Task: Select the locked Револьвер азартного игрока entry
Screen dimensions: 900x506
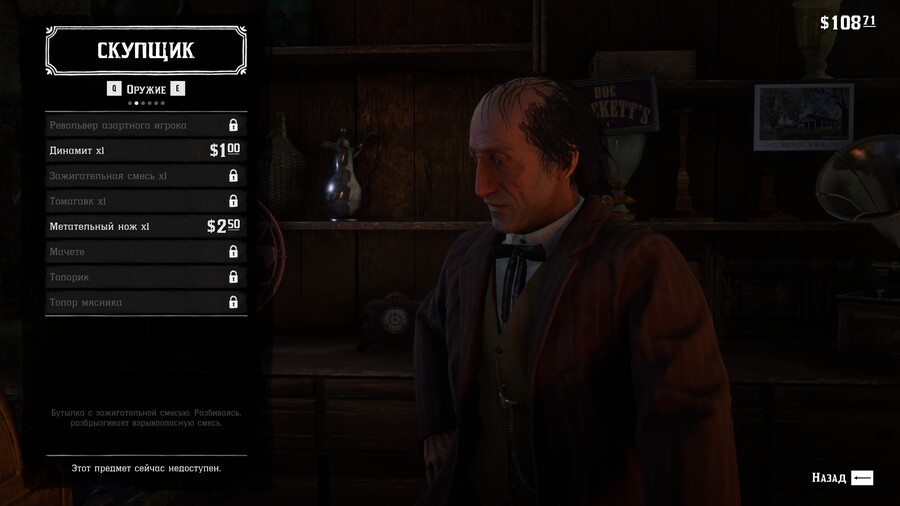Action: (145, 125)
